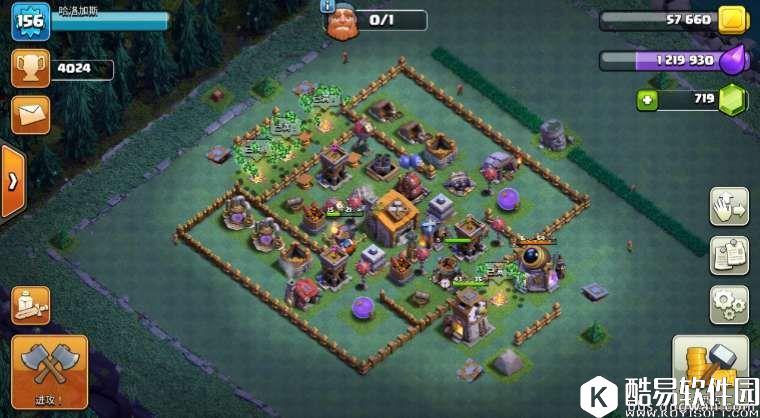The width and height of the screenshot is (760, 418).
Task: Expand the side panel arrow tab
Action: click(12, 181)
